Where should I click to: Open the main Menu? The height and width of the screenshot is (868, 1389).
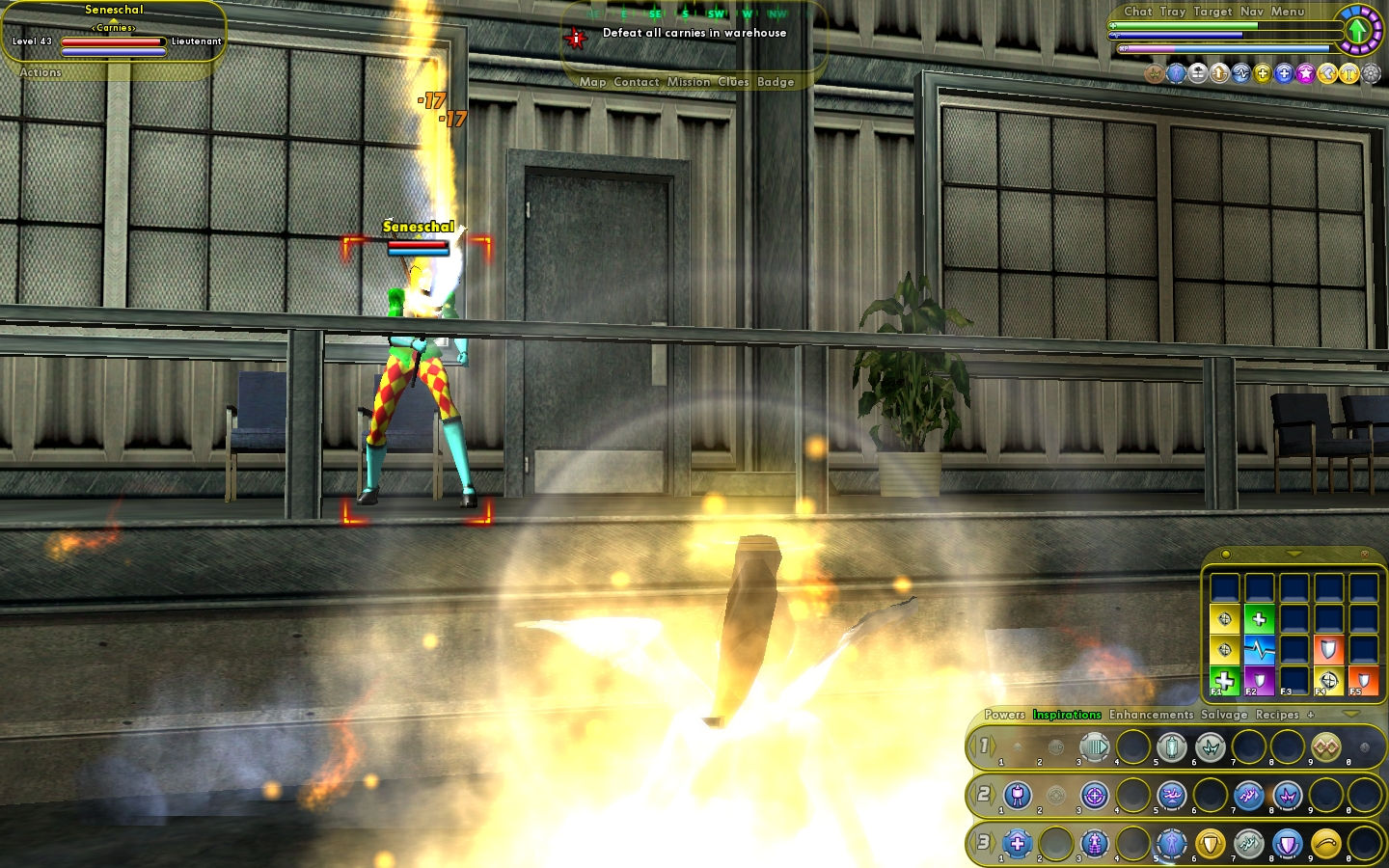(x=1288, y=12)
